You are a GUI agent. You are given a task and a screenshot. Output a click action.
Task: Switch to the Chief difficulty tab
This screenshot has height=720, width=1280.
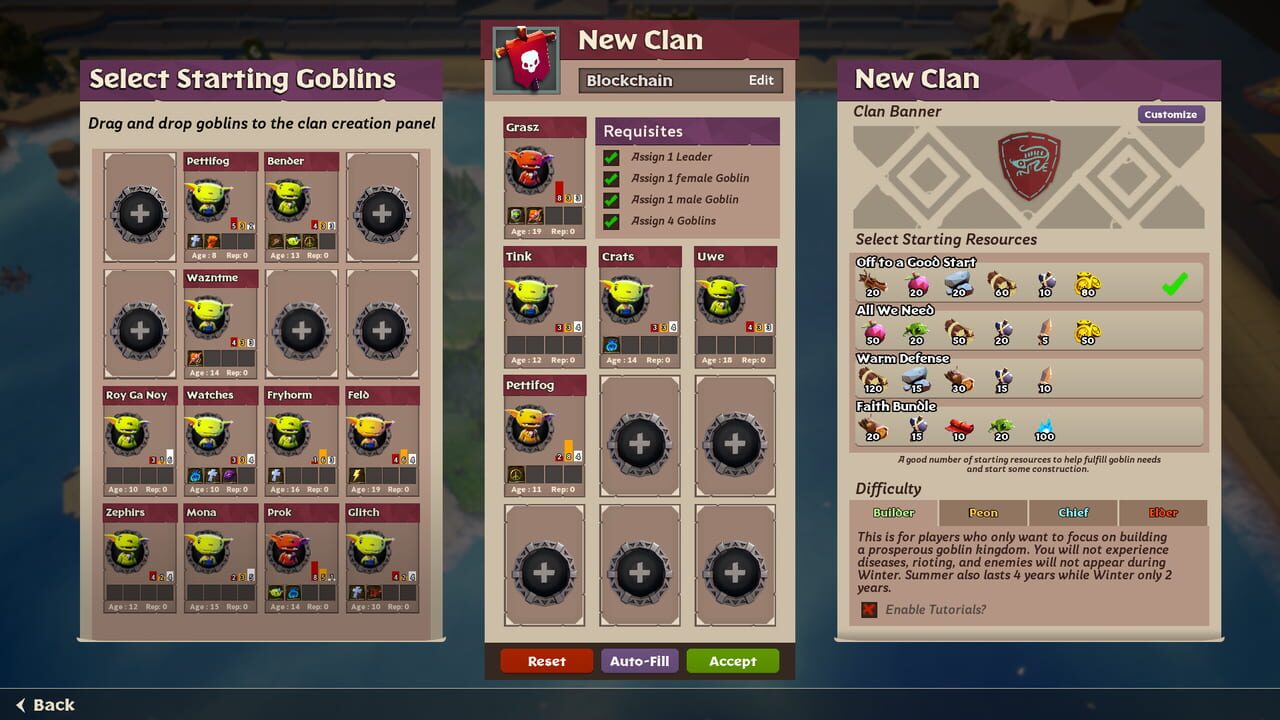1072,512
